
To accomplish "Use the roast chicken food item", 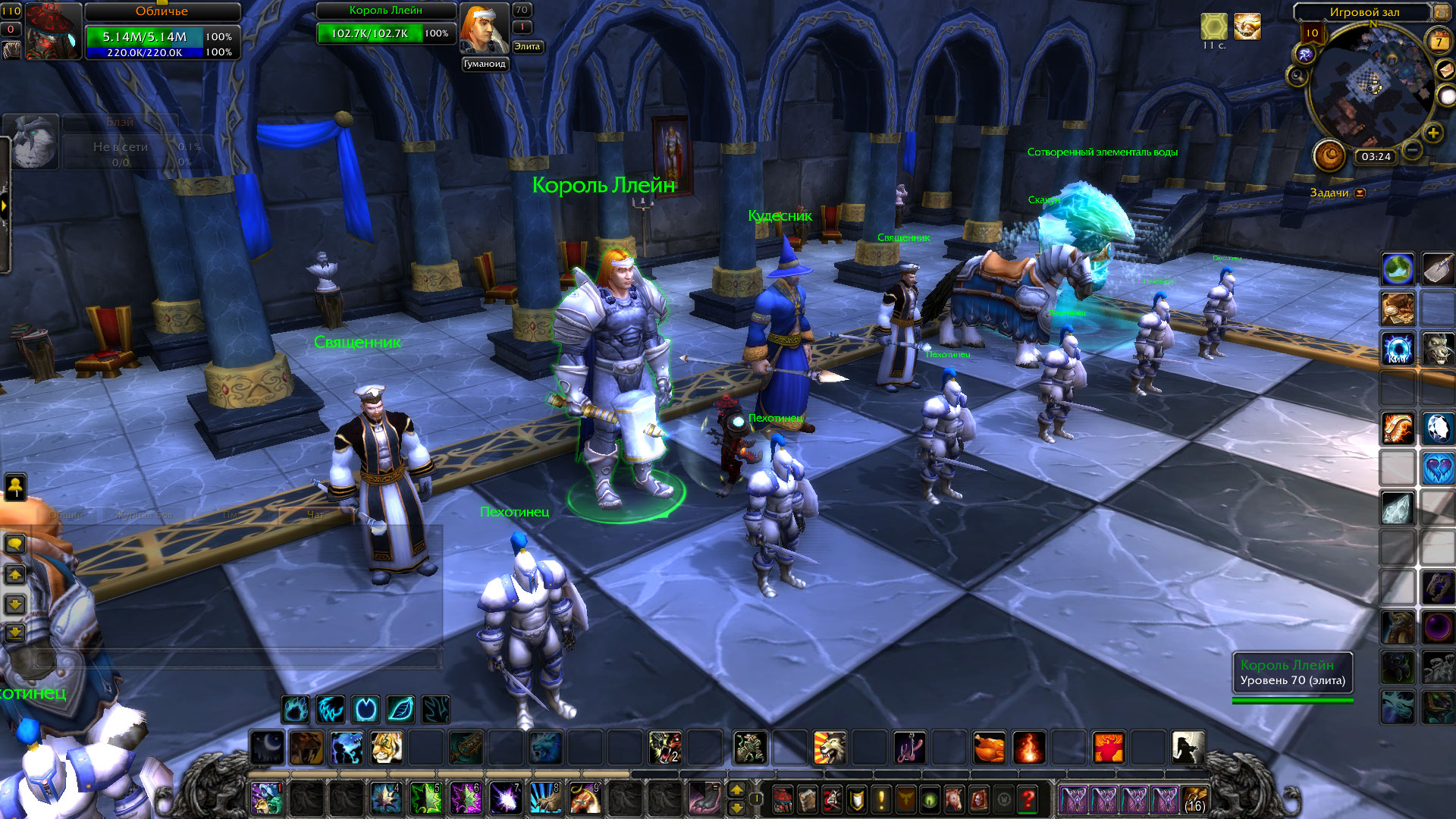I will [x=989, y=748].
